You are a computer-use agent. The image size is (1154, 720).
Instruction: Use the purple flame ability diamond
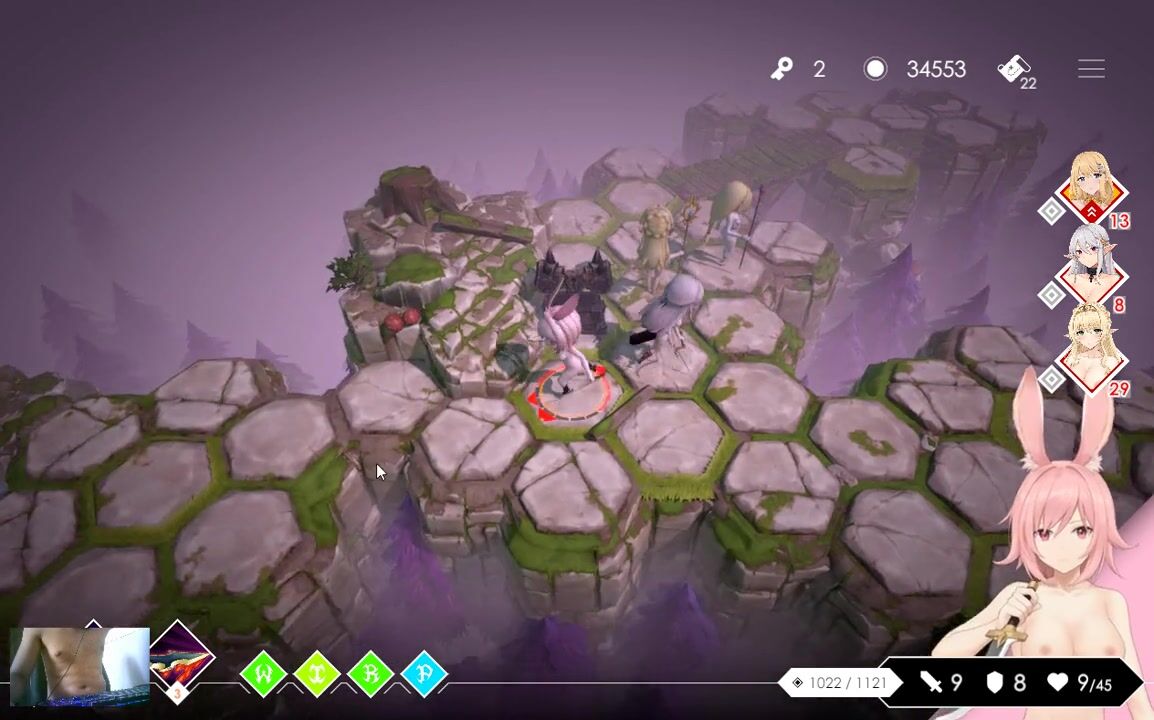tap(180, 659)
